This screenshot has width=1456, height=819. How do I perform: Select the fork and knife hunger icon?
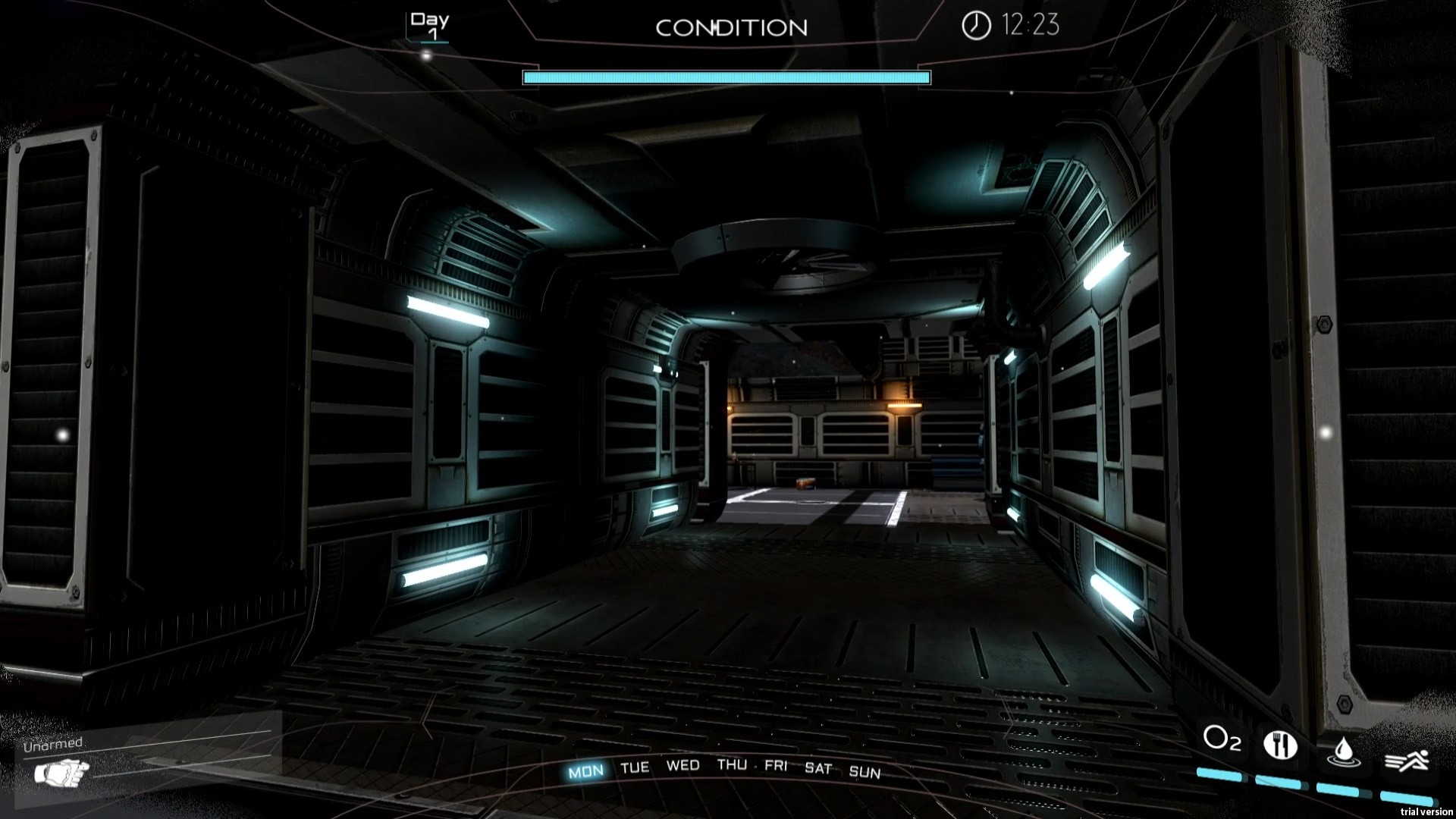coord(1280,745)
